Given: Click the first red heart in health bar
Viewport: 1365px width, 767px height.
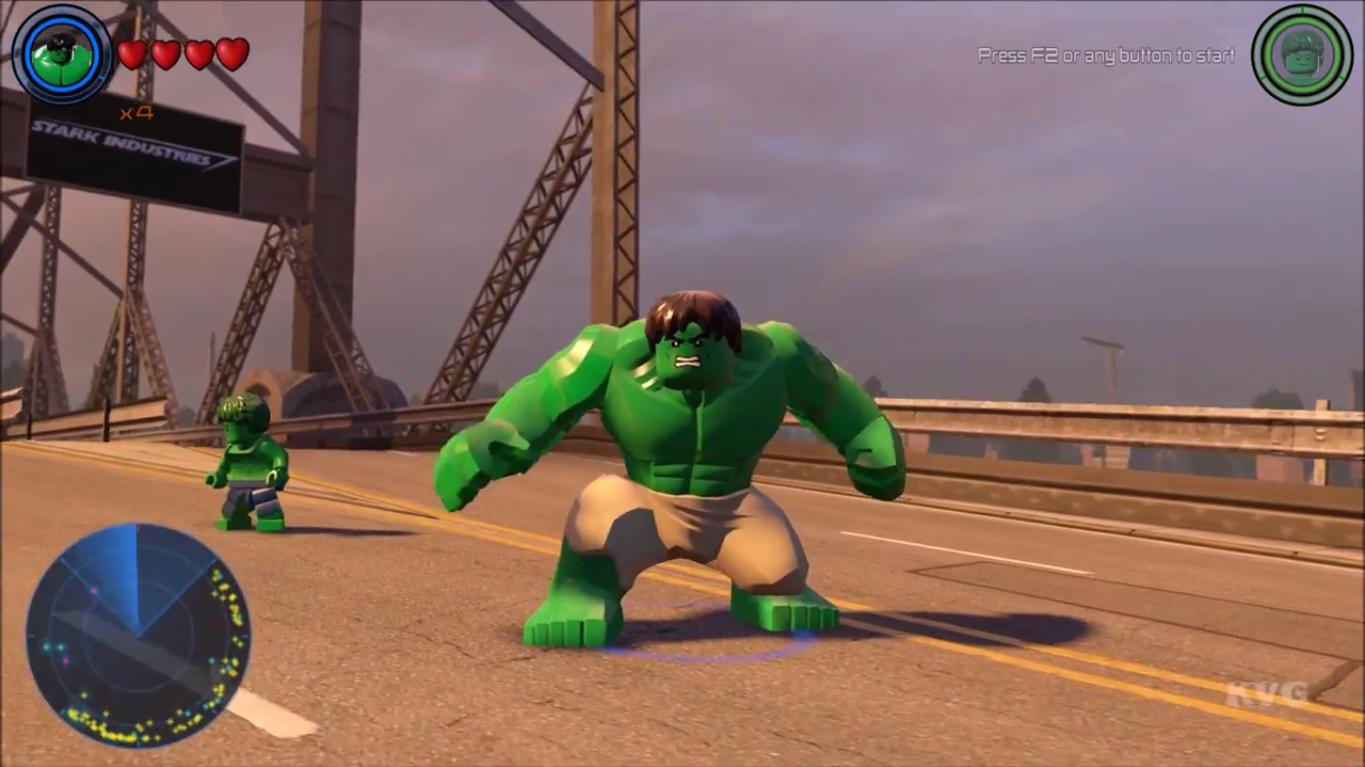Looking at the screenshot, I should pos(129,56).
